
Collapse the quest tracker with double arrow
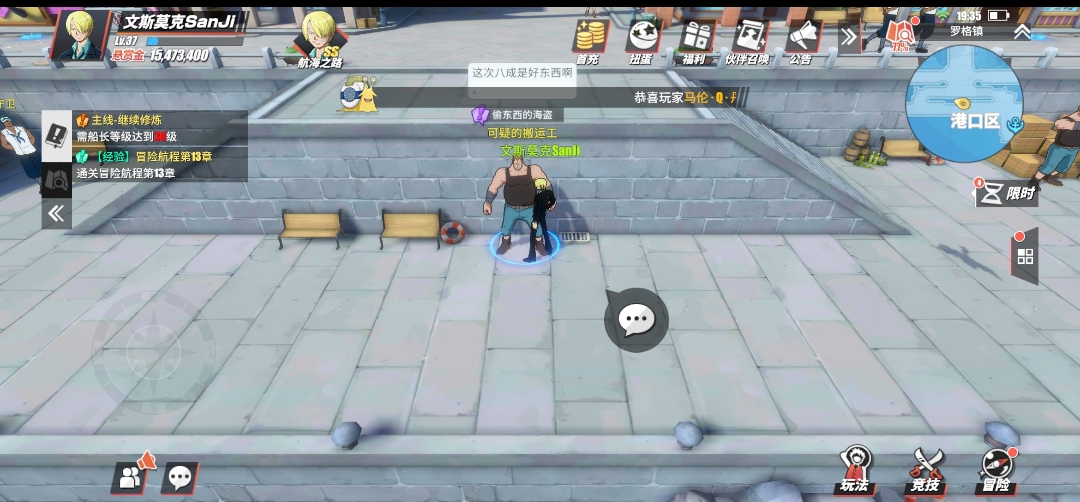[x=56, y=212]
